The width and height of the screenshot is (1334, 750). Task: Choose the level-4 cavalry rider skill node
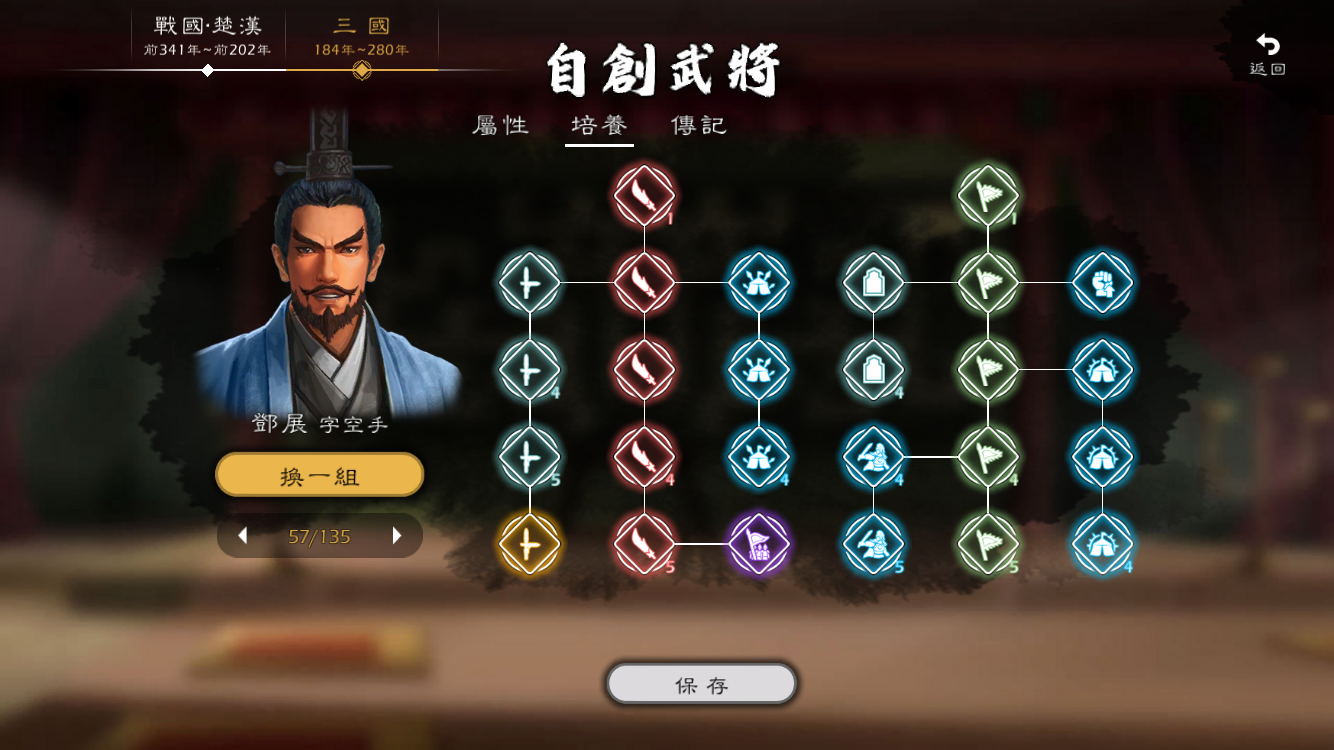point(874,459)
